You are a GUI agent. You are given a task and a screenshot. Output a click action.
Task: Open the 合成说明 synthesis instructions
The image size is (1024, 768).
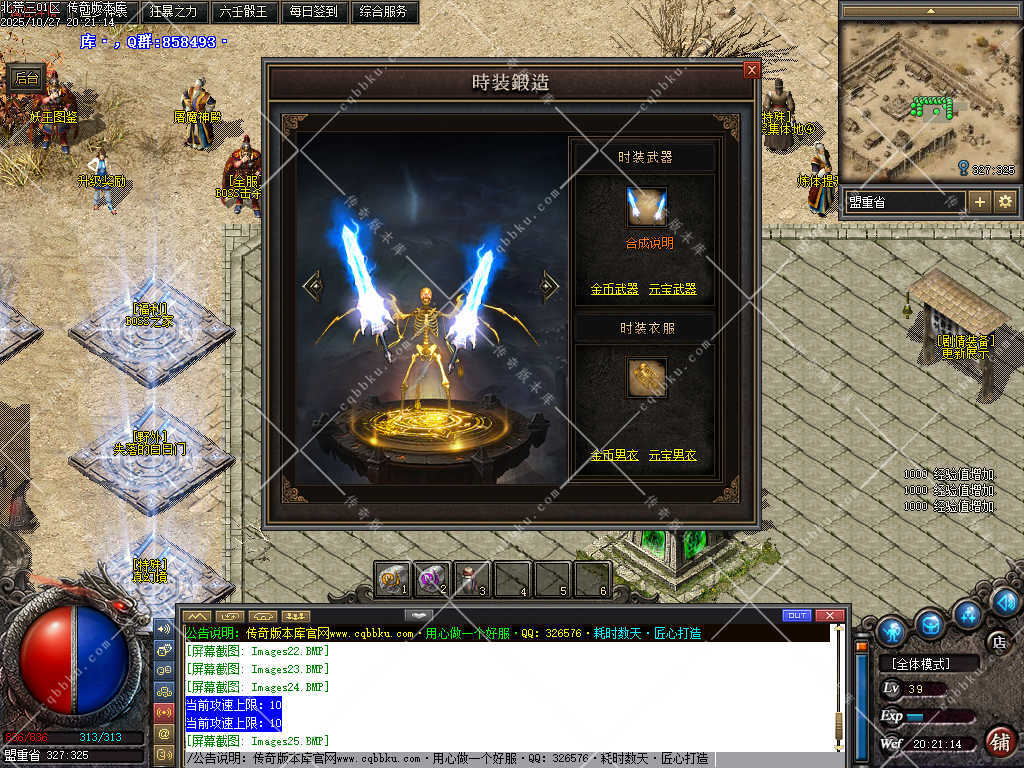(x=649, y=243)
